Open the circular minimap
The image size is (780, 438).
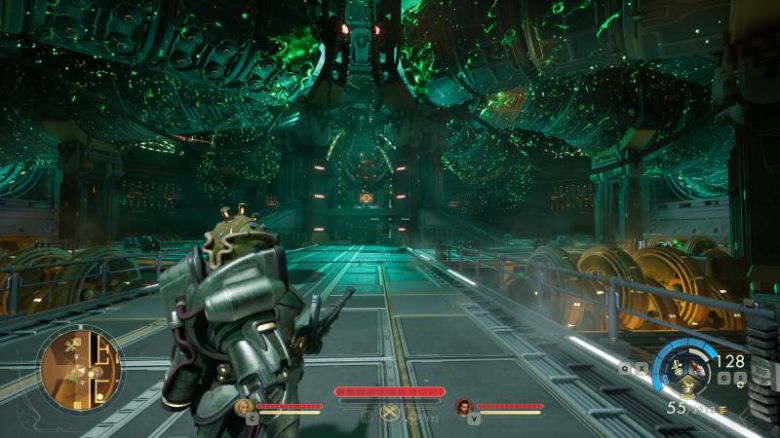[x=80, y=369]
